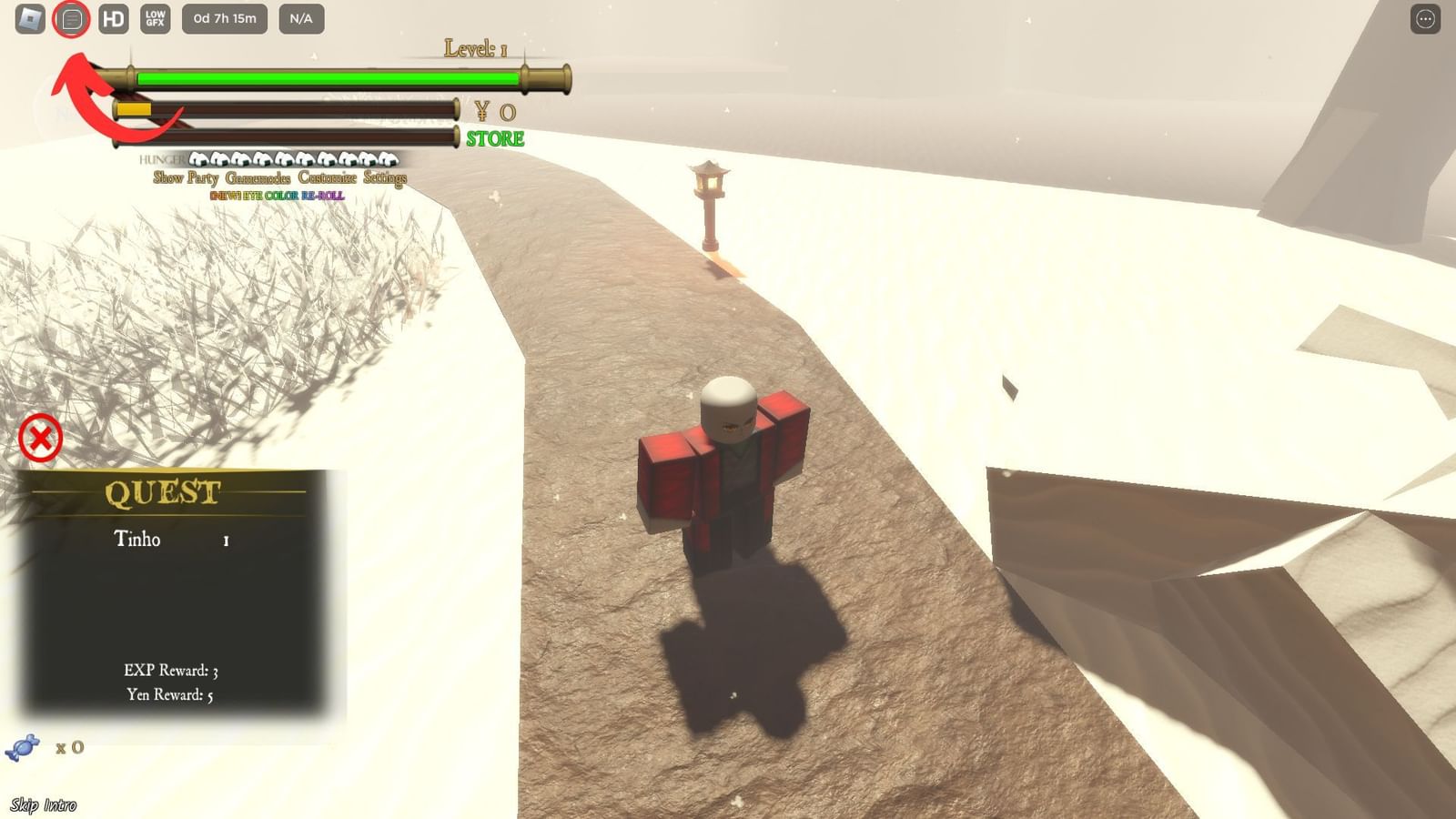
Task: Click the candy icon showing x0
Action: point(25,747)
